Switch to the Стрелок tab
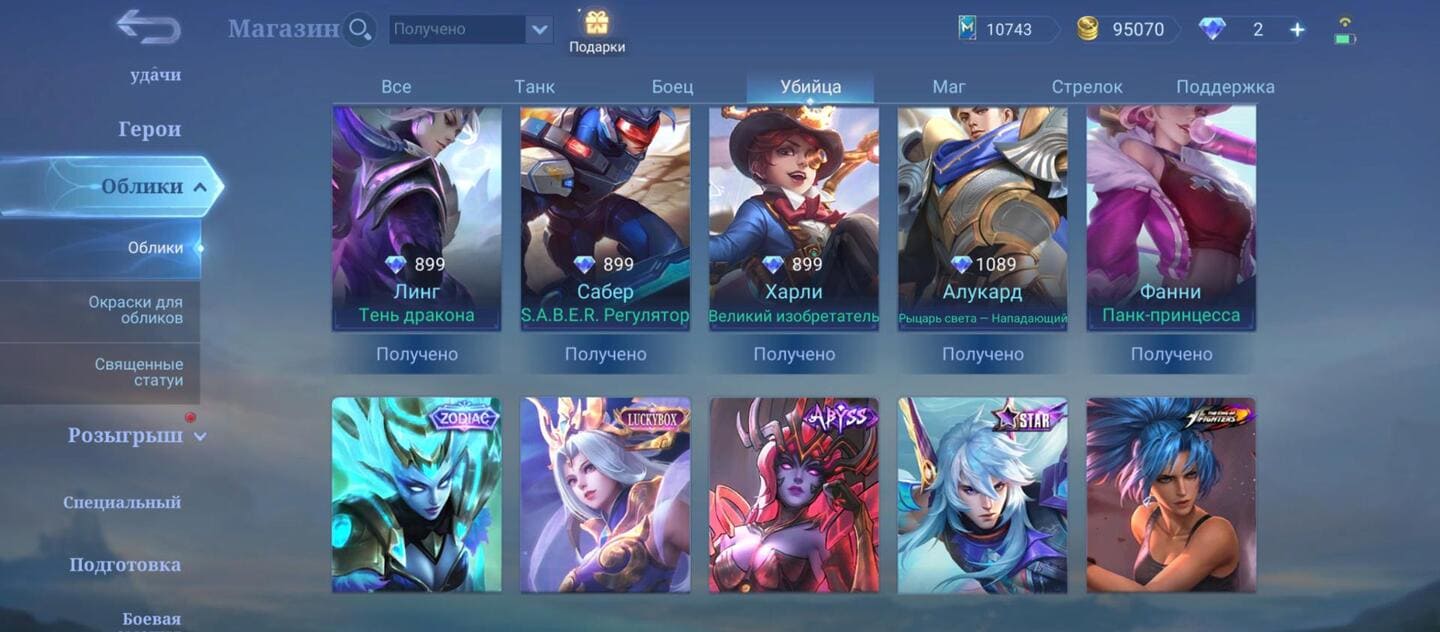This screenshot has height=632, width=1440. pos(1087,87)
